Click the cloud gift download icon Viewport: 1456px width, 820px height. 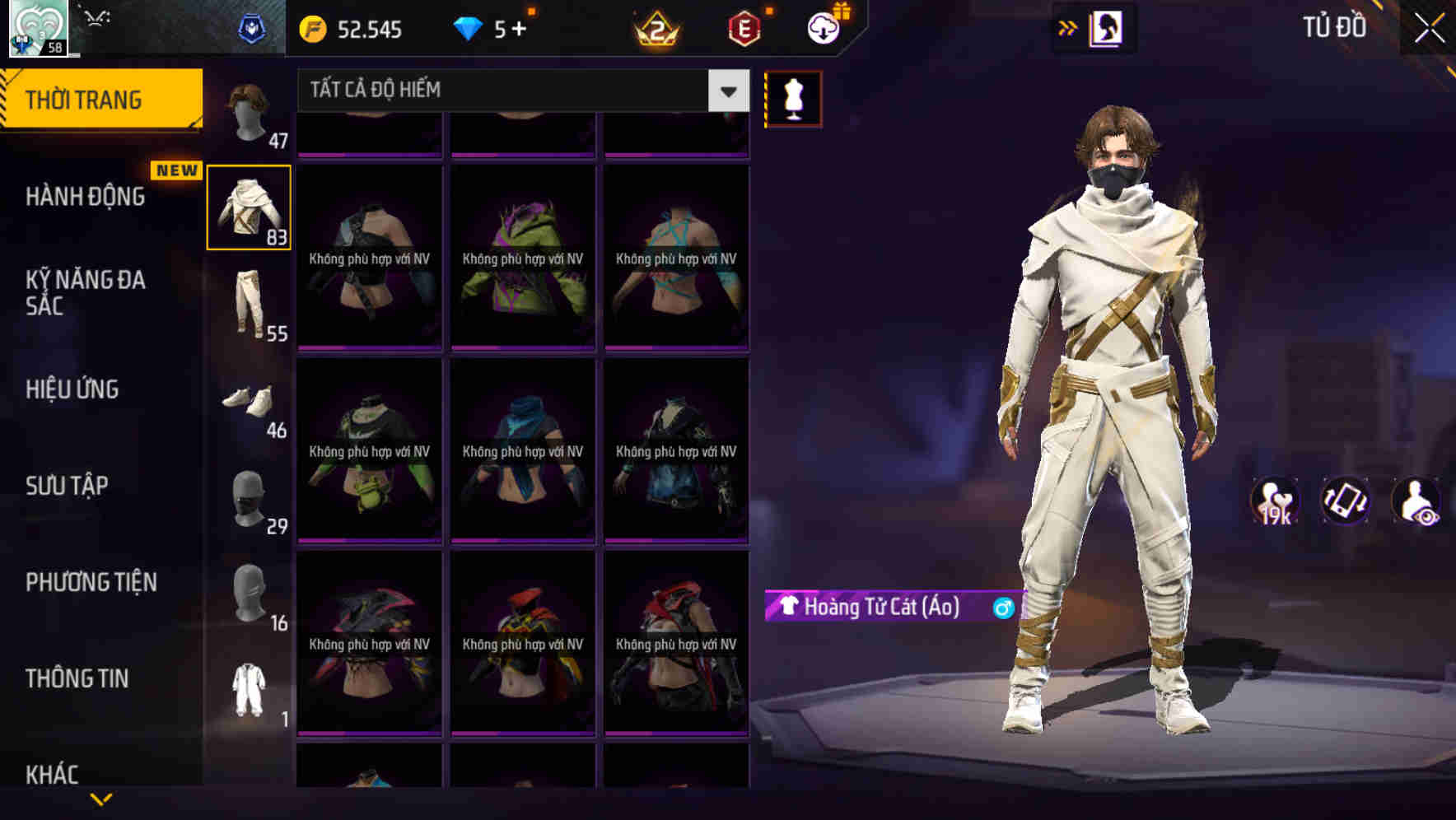823,27
